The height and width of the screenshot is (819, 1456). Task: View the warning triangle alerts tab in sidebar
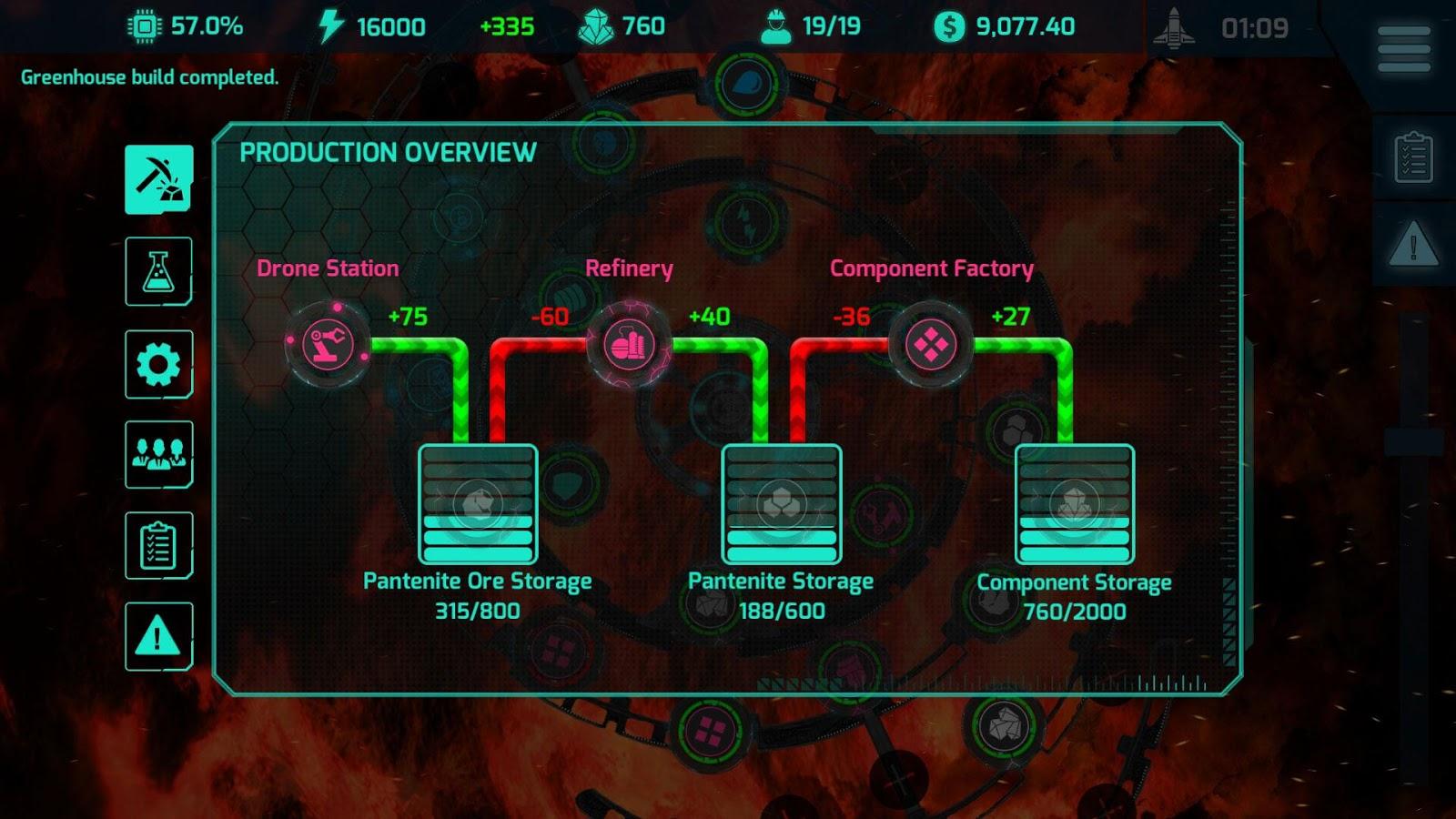[x=159, y=636]
